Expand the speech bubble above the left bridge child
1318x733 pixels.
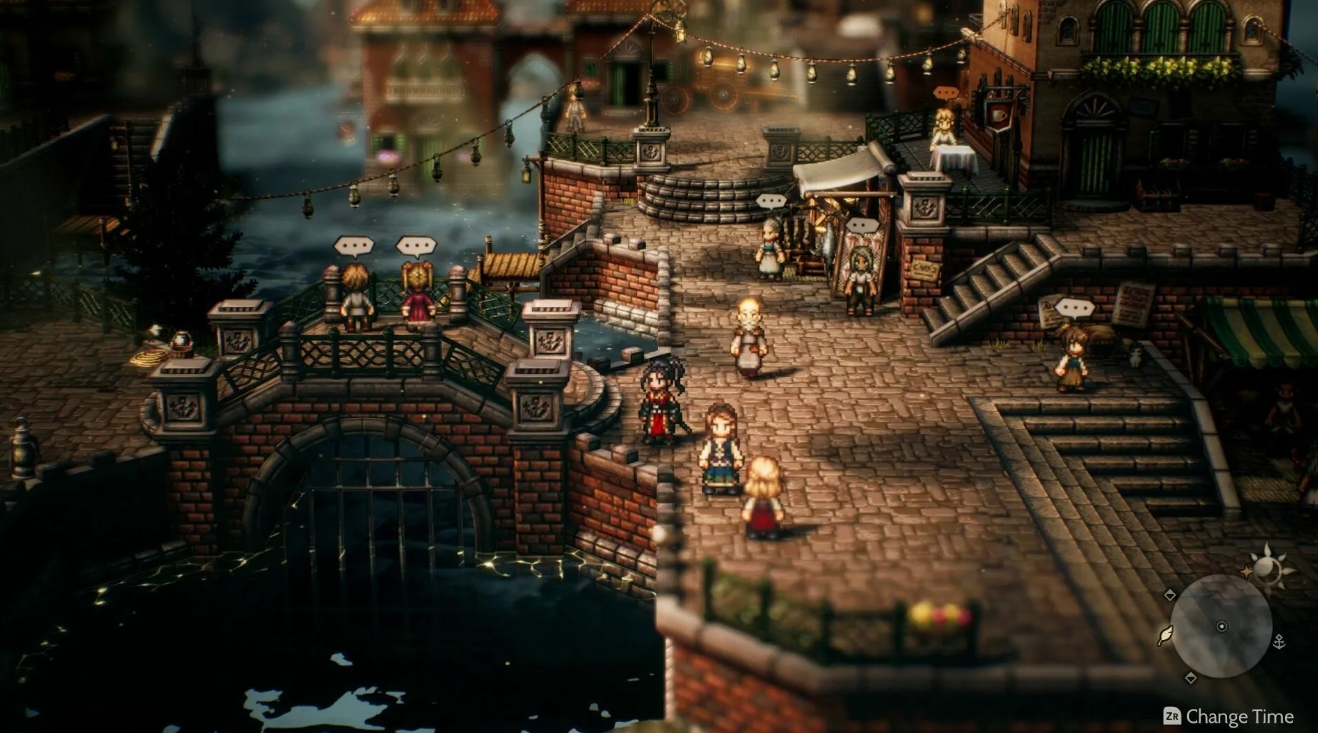353,245
